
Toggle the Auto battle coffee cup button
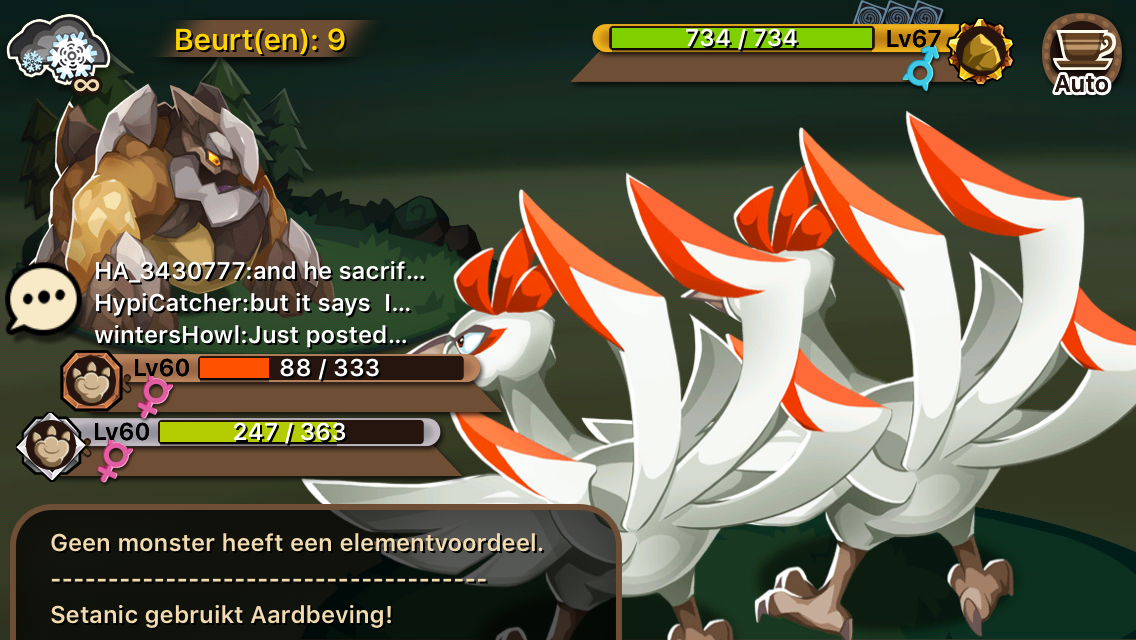point(1081,55)
